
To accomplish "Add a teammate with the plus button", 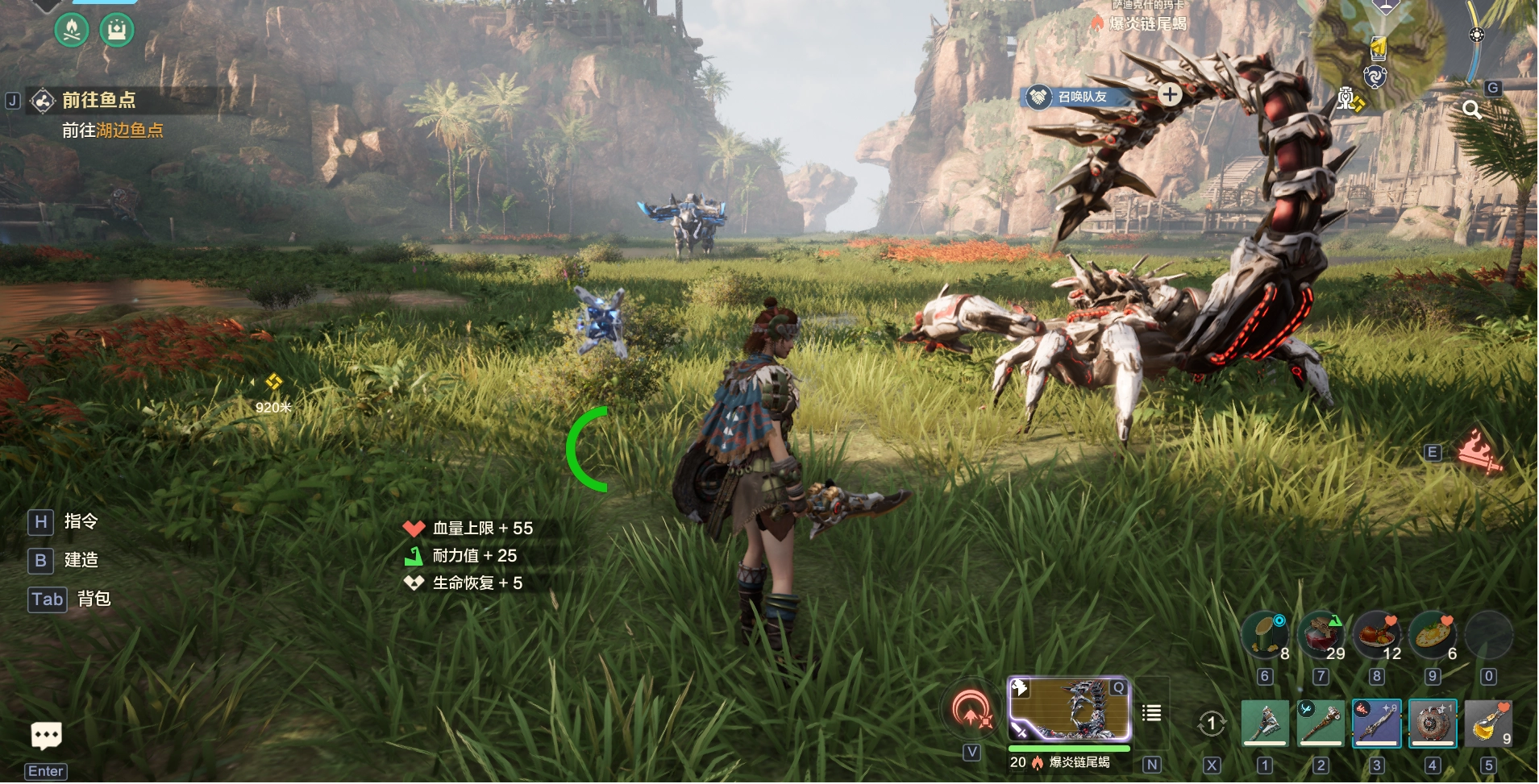I will [x=1170, y=95].
